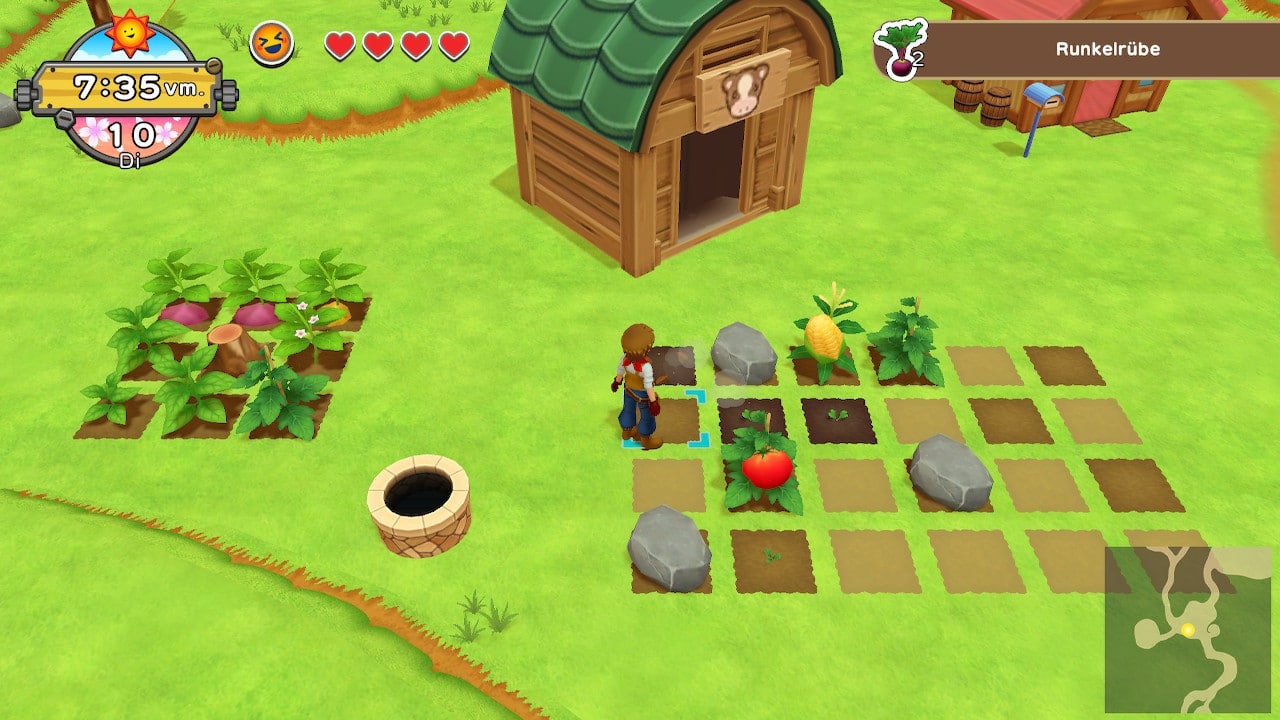Select the Runkelrübe held-item icon

pyautogui.click(x=898, y=48)
